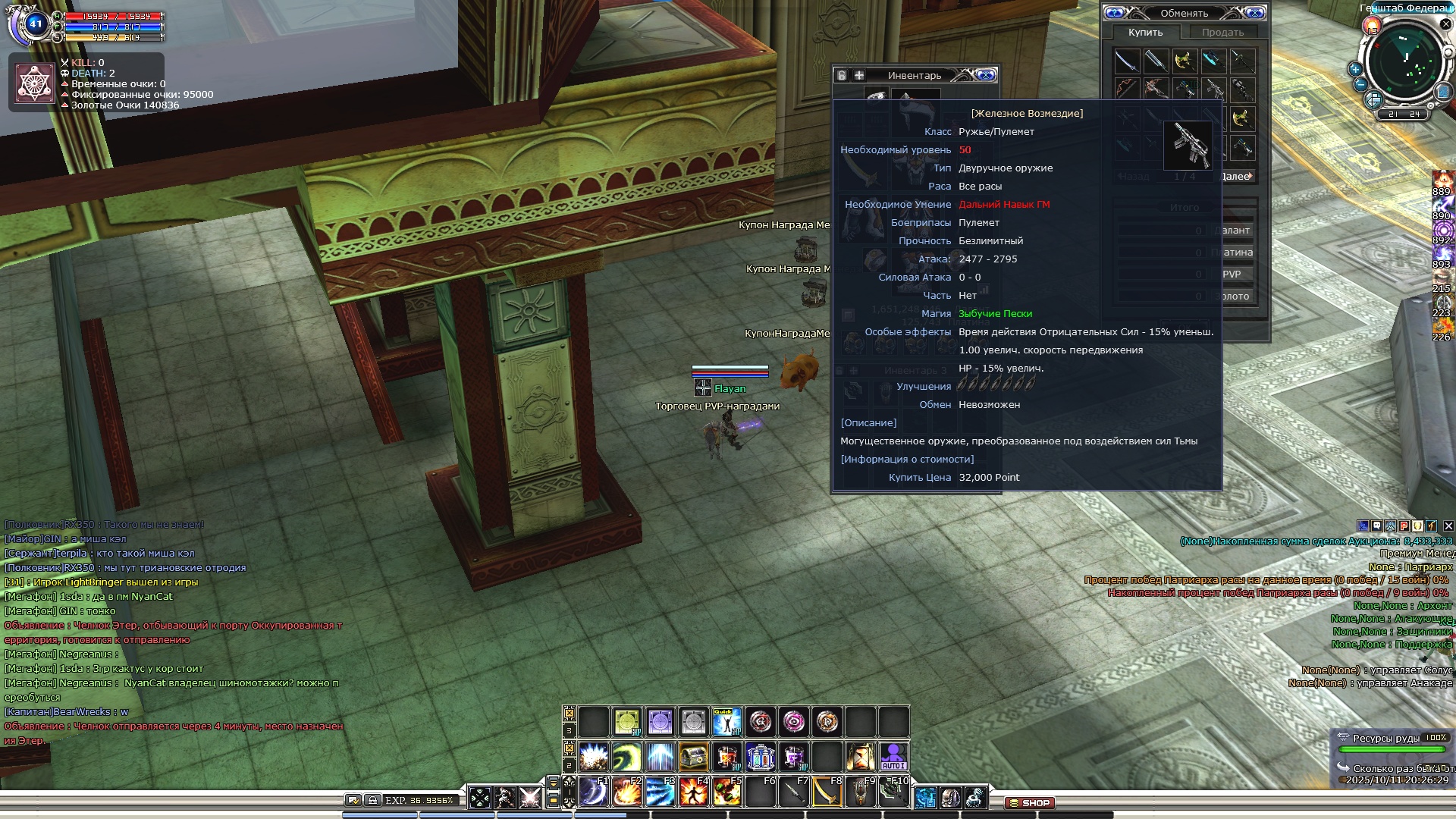Close the info panel with X button
This screenshot has height=819, width=1456.
coord(1448,526)
